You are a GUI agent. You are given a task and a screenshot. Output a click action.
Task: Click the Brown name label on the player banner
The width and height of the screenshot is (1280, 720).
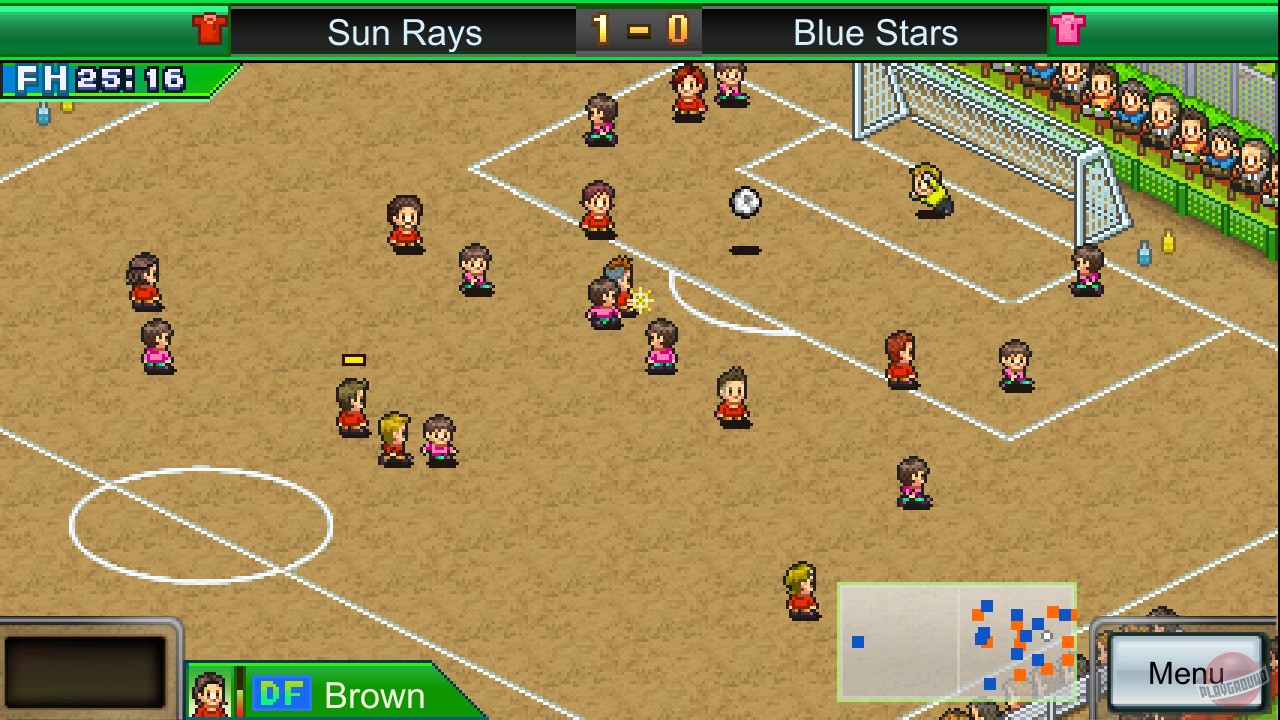point(376,693)
